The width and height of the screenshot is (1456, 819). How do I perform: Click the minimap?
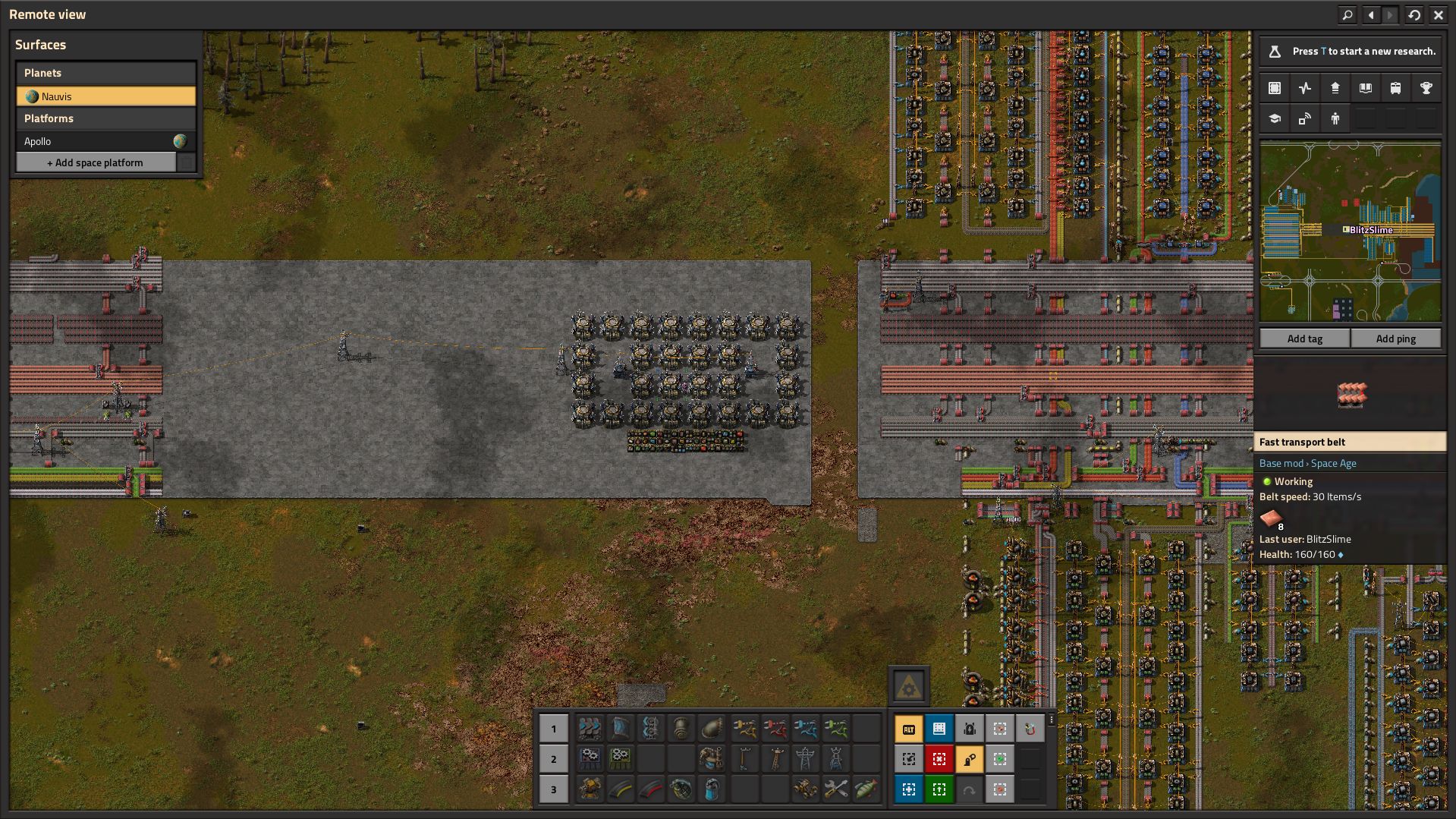click(x=1350, y=232)
